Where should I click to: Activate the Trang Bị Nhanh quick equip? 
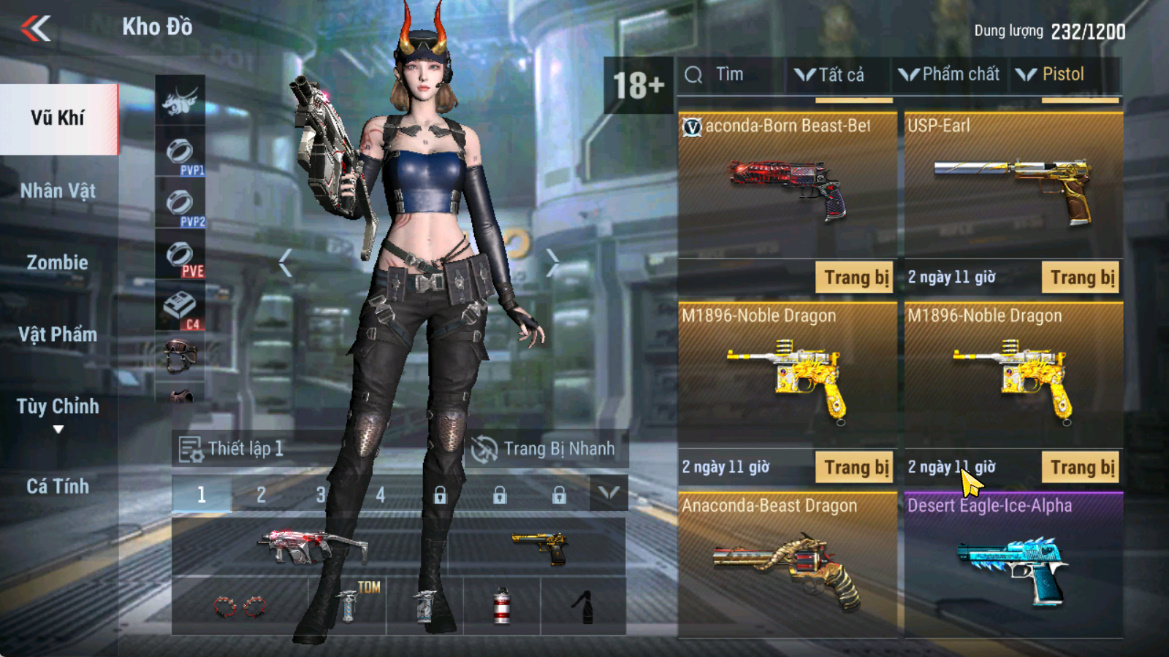coord(544,449)
